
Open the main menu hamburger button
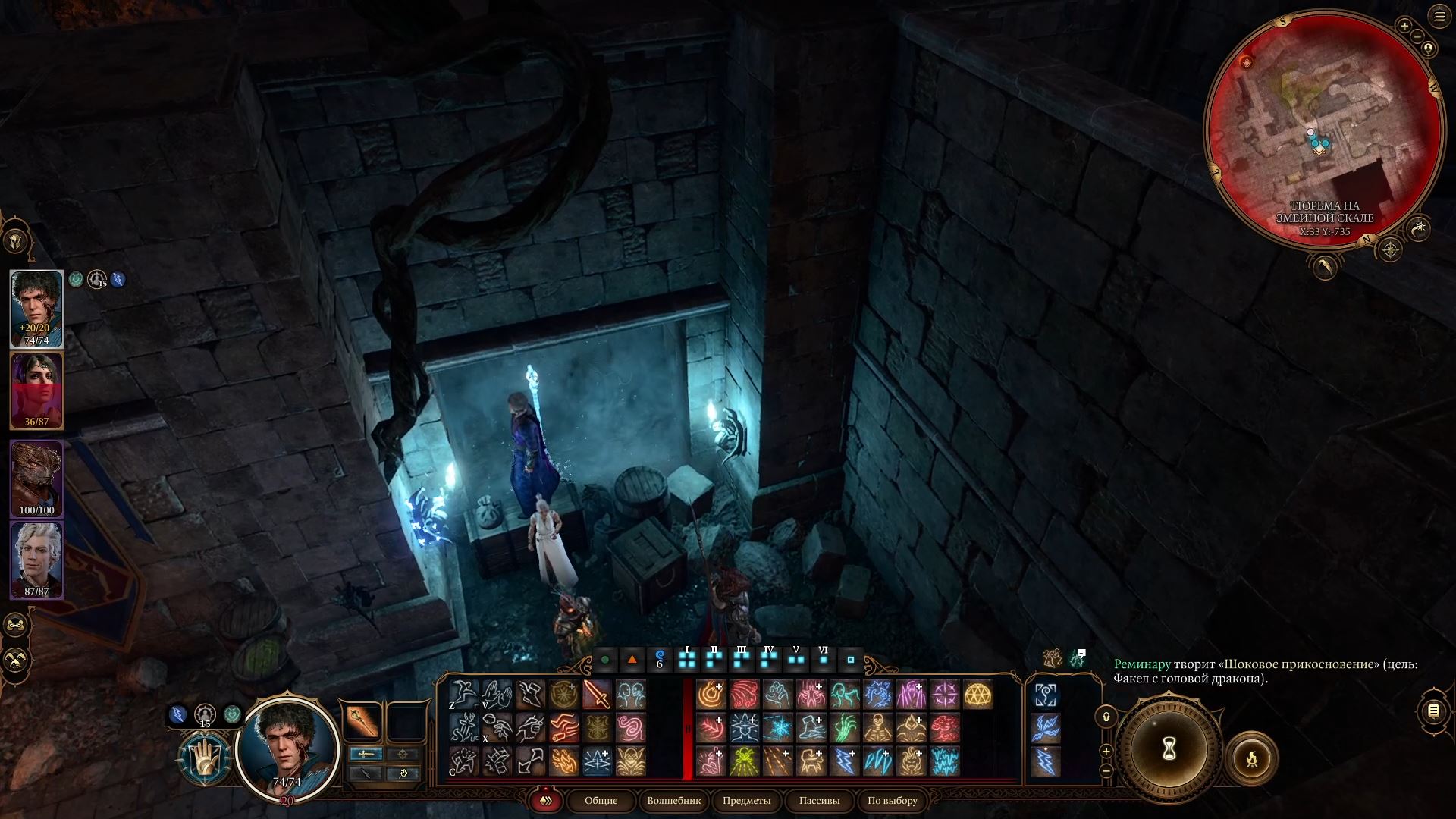pyautogui.click(x=1439, y=17)
